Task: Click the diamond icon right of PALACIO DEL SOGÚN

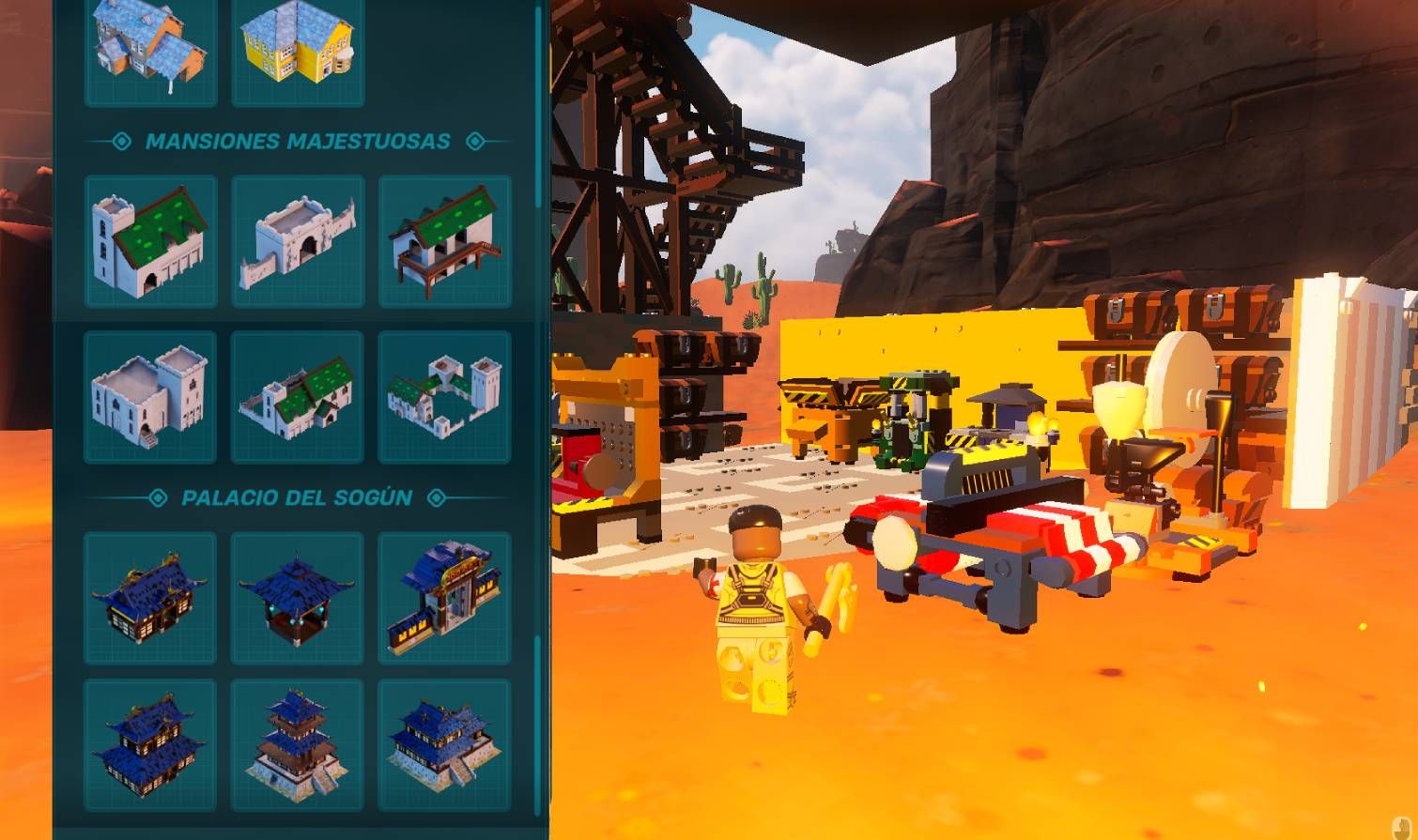Action: pyautogui.click(x=434, y=498)
